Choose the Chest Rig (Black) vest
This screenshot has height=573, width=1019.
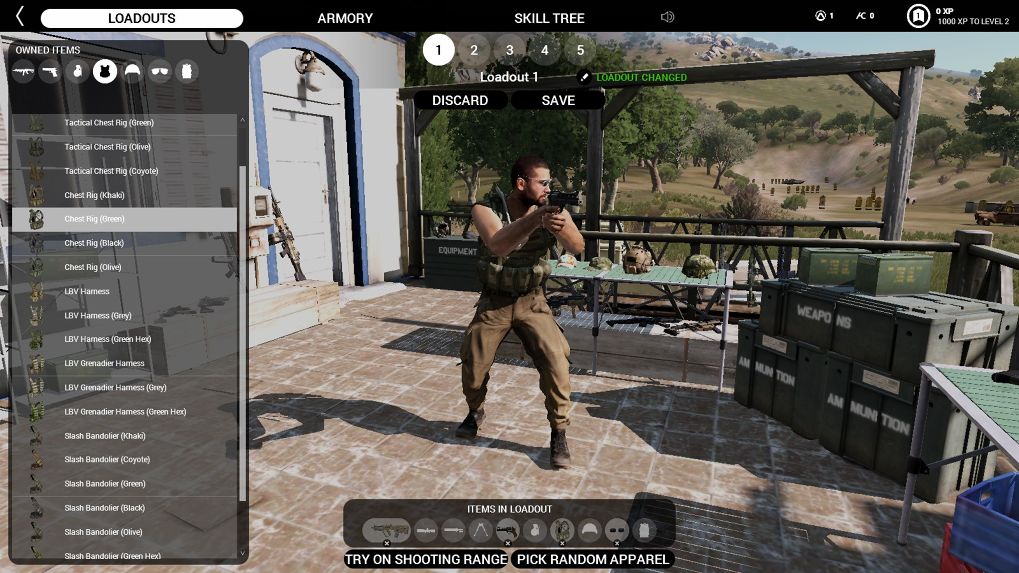(94, 243)
